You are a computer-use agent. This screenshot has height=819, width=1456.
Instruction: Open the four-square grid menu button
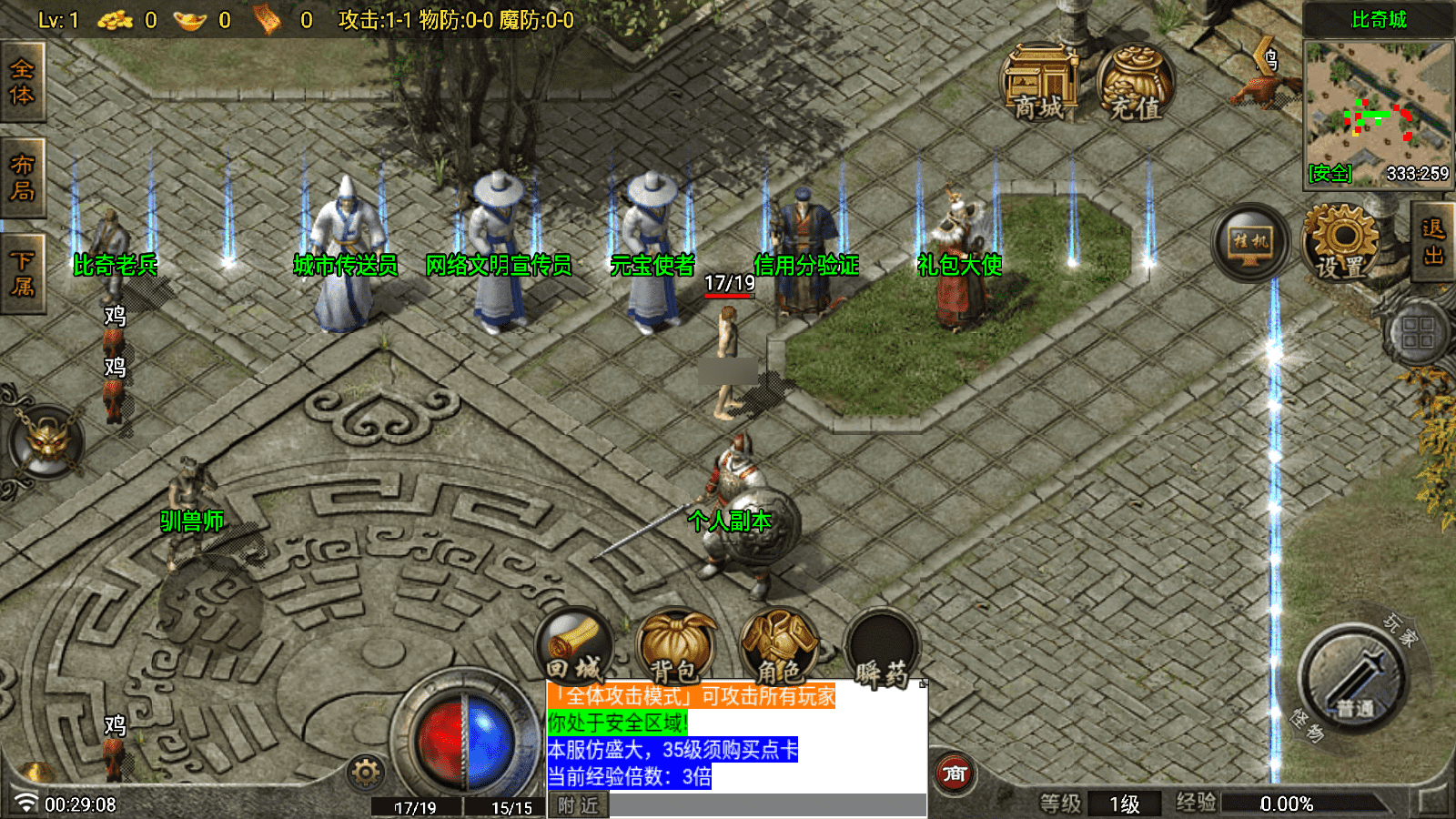pyautogui.click(x=1418, y=332)
